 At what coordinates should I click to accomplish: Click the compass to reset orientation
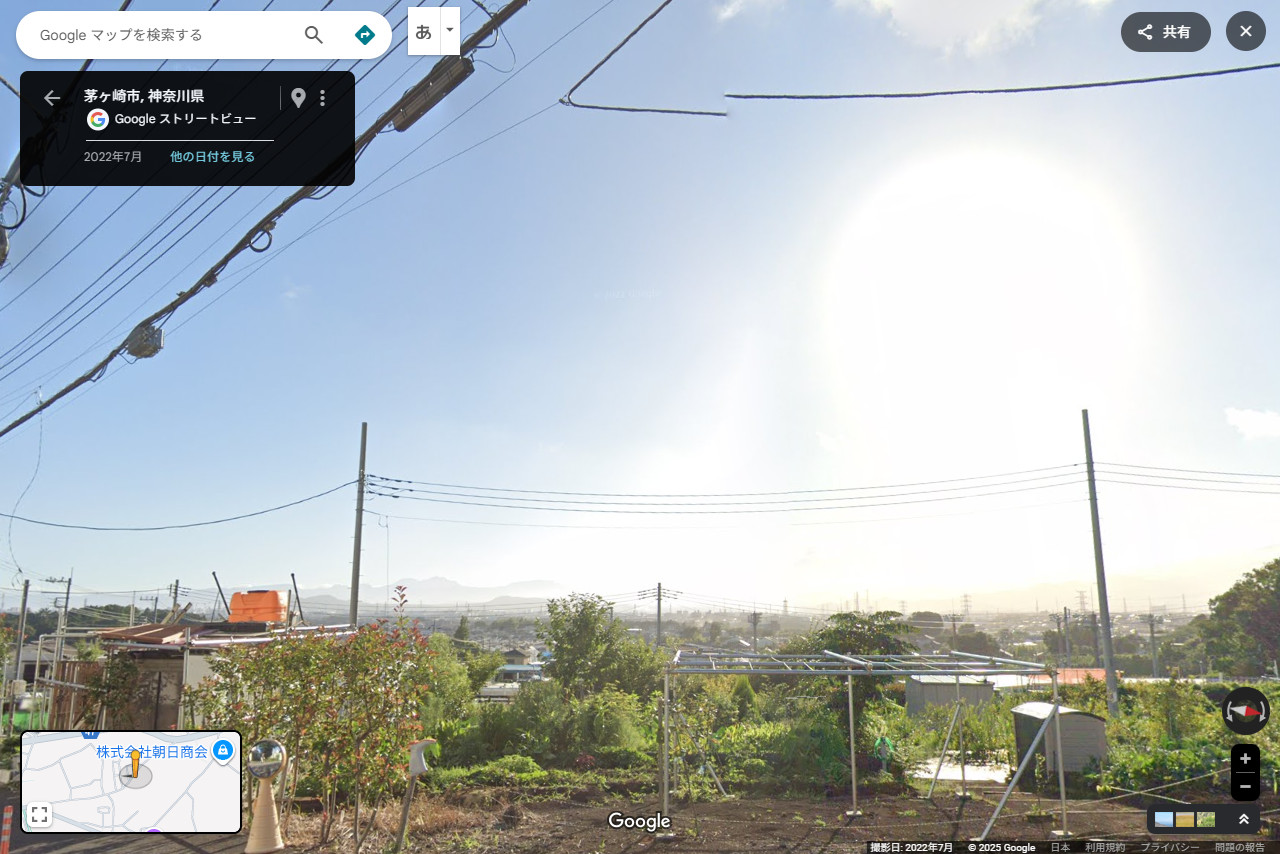point(1245,711)
